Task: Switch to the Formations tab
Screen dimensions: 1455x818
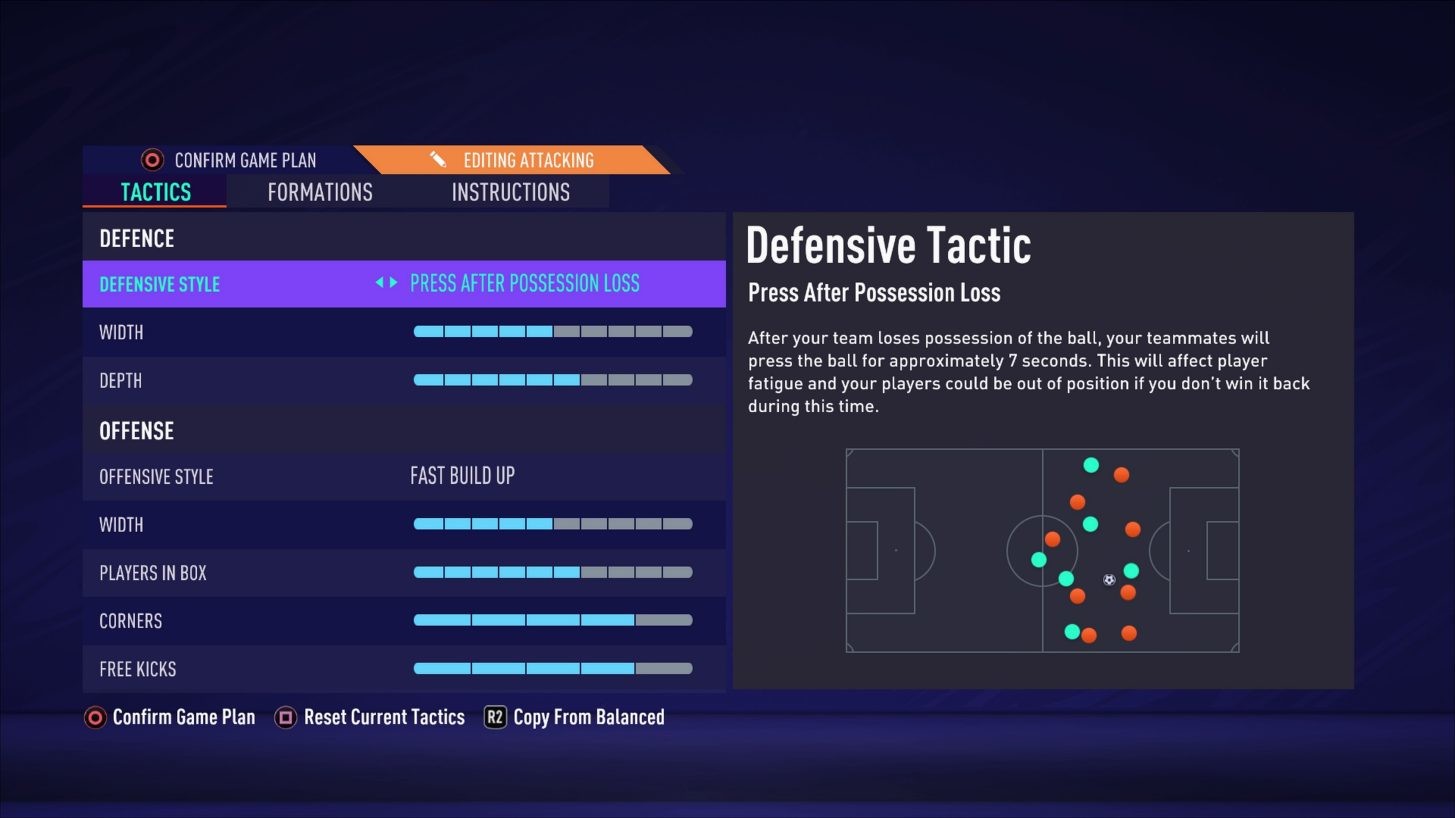Action: pyautogui.click(x=319, y=192)
